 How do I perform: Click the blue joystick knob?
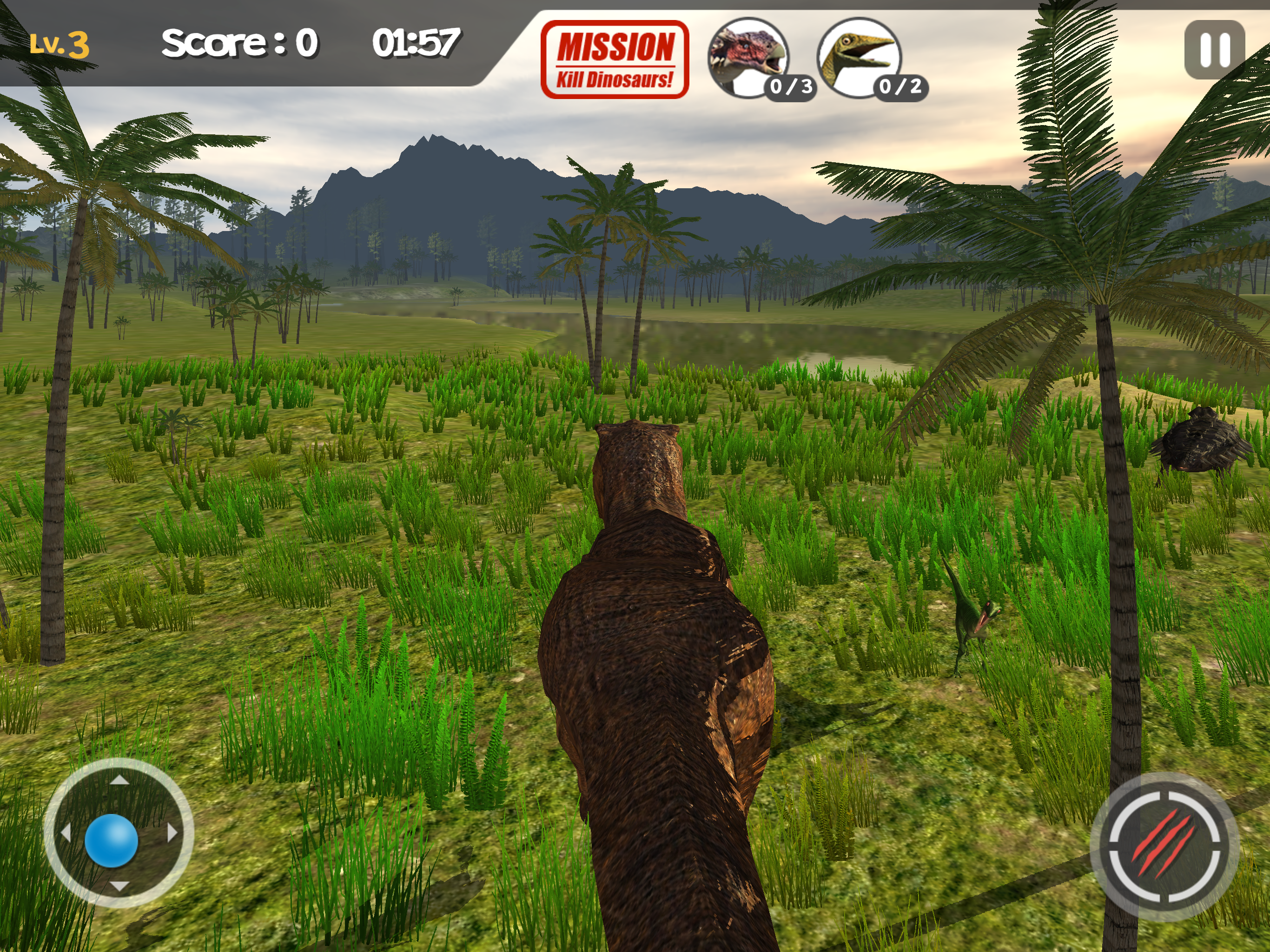click(112, 840)
